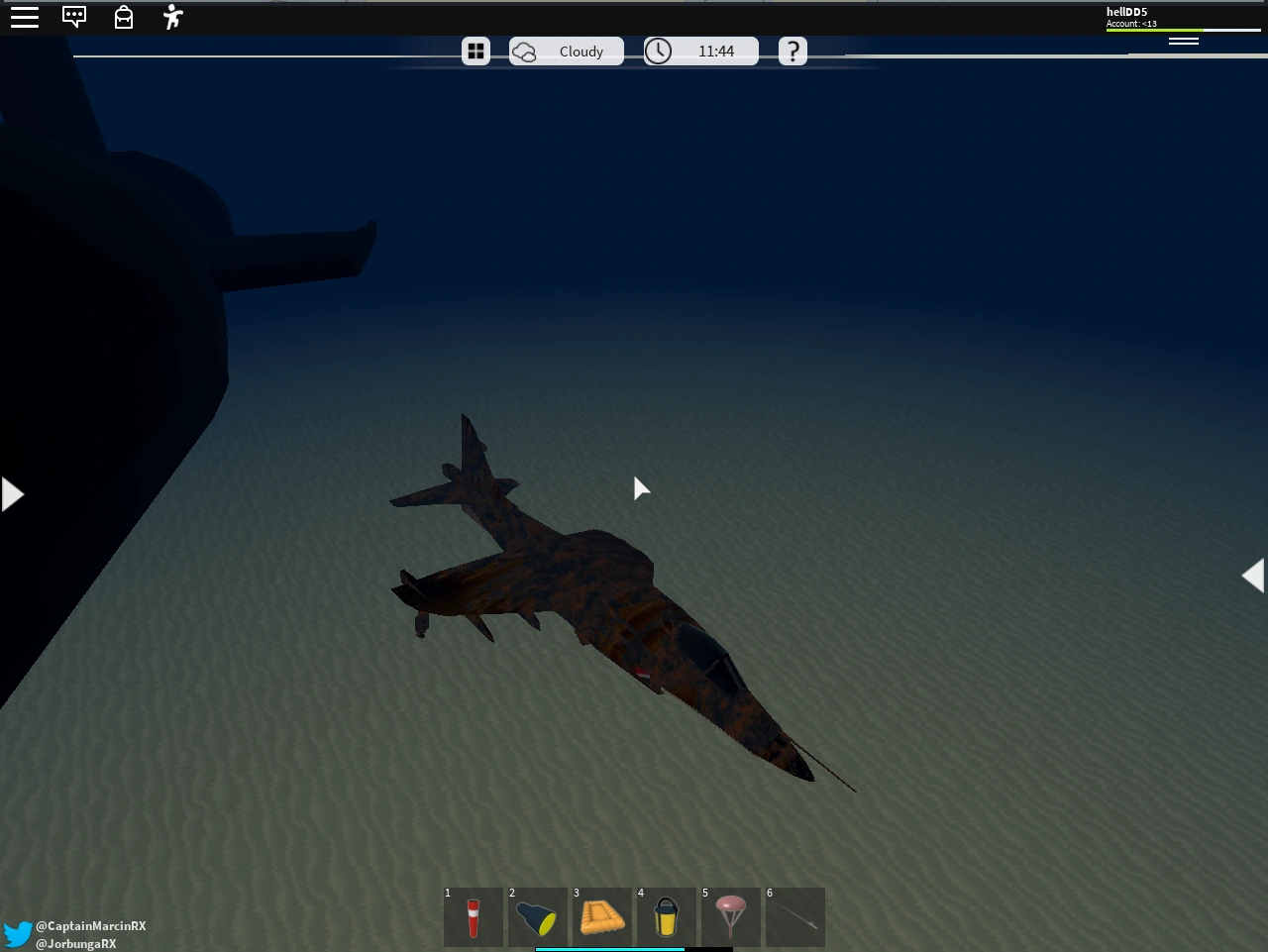Screen dimensions: 1268x952
Task: Open the emotes menu via the dancing figure icon
Action: tap(171, 17)
